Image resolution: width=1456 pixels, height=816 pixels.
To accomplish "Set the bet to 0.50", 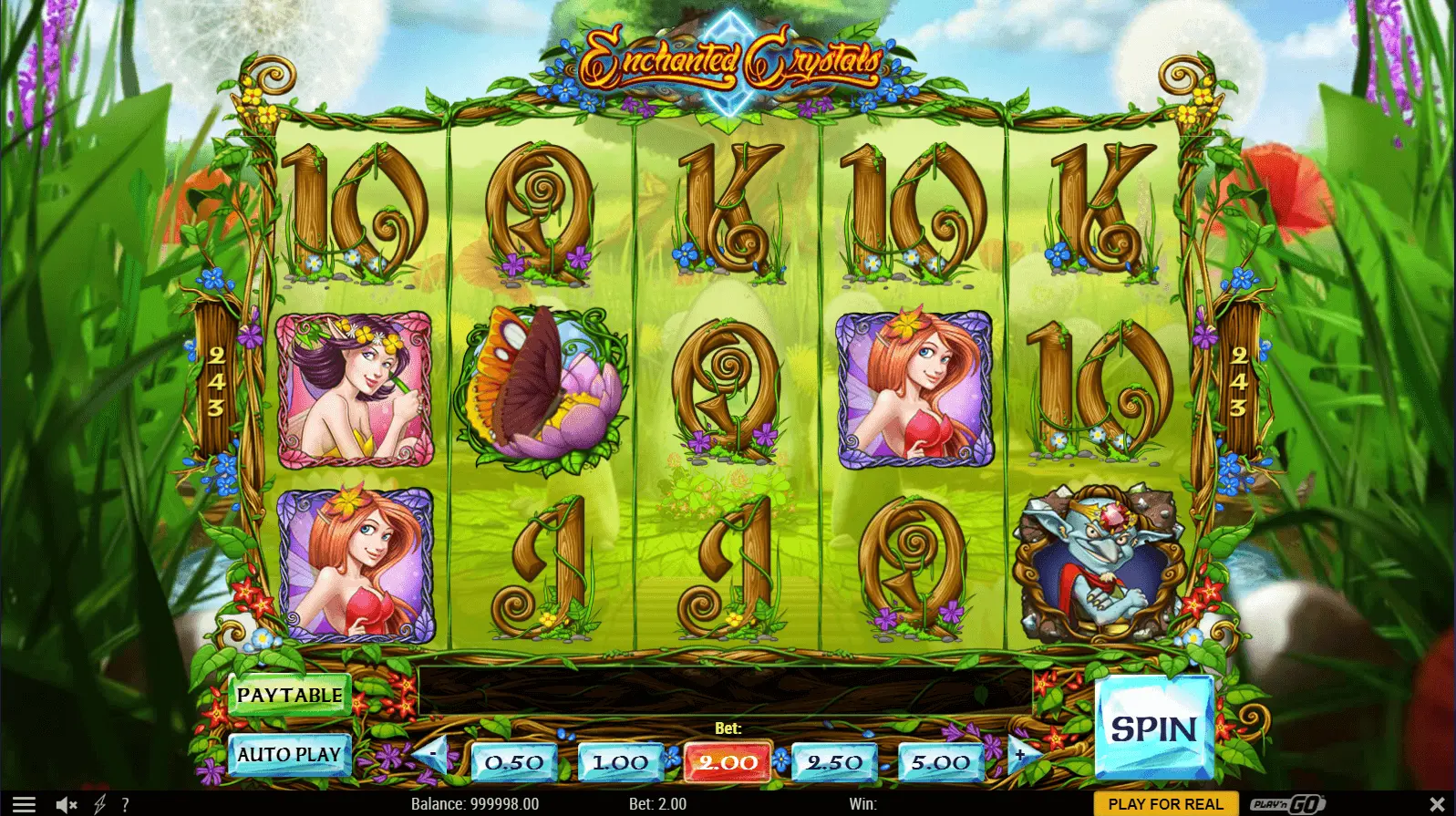I will point(514,762).
